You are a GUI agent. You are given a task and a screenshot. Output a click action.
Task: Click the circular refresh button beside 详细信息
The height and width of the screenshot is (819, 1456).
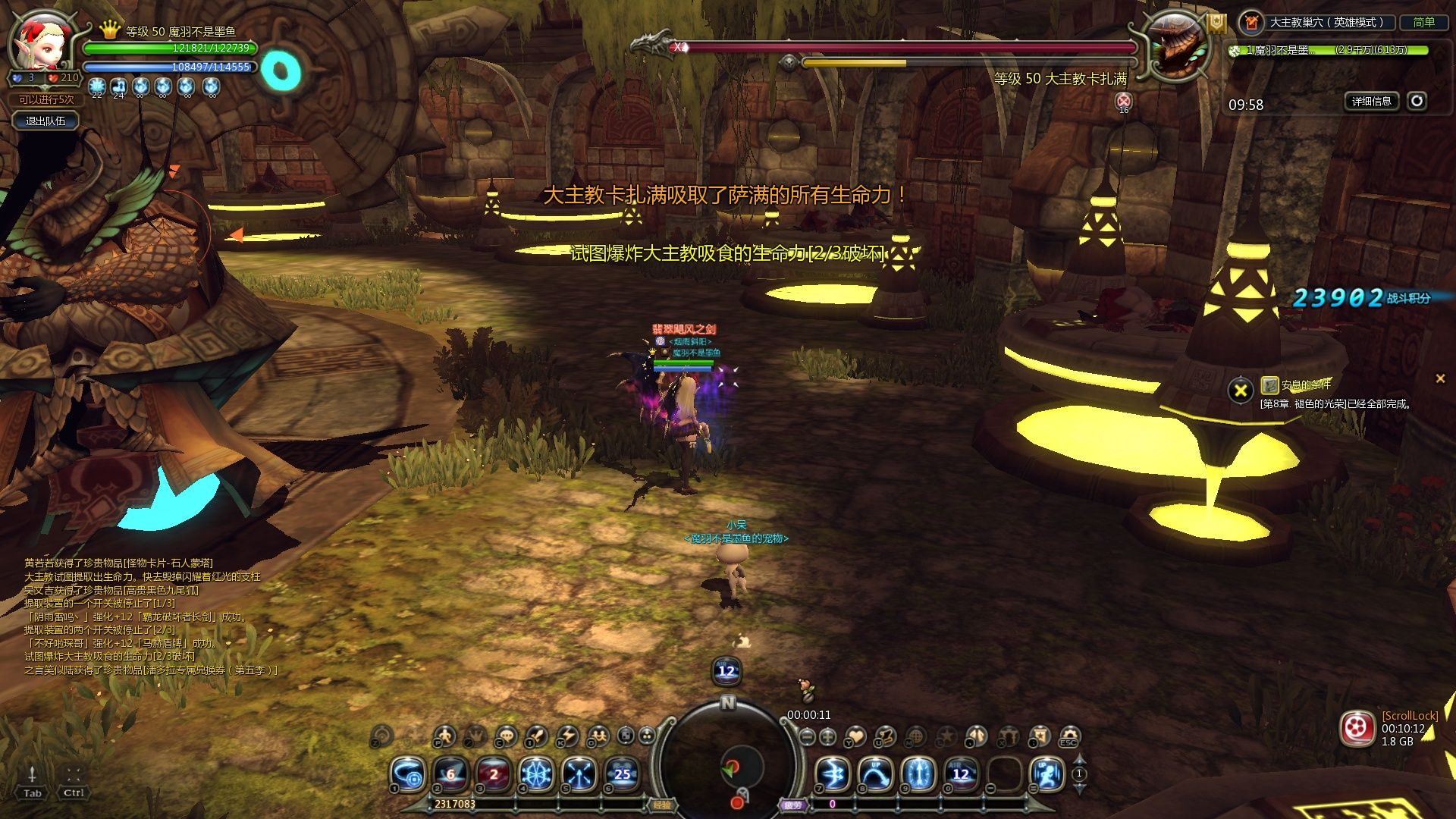(x=1417, y=101)
